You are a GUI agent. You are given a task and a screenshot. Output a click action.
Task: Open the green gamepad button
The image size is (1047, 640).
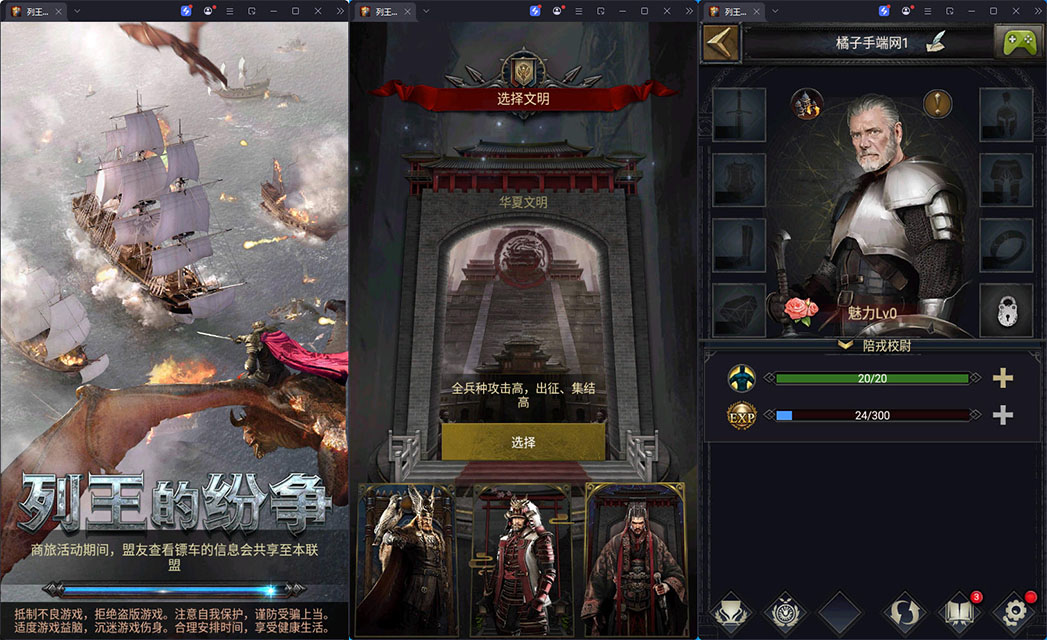pyautogui.click(x=1018, y=42)
